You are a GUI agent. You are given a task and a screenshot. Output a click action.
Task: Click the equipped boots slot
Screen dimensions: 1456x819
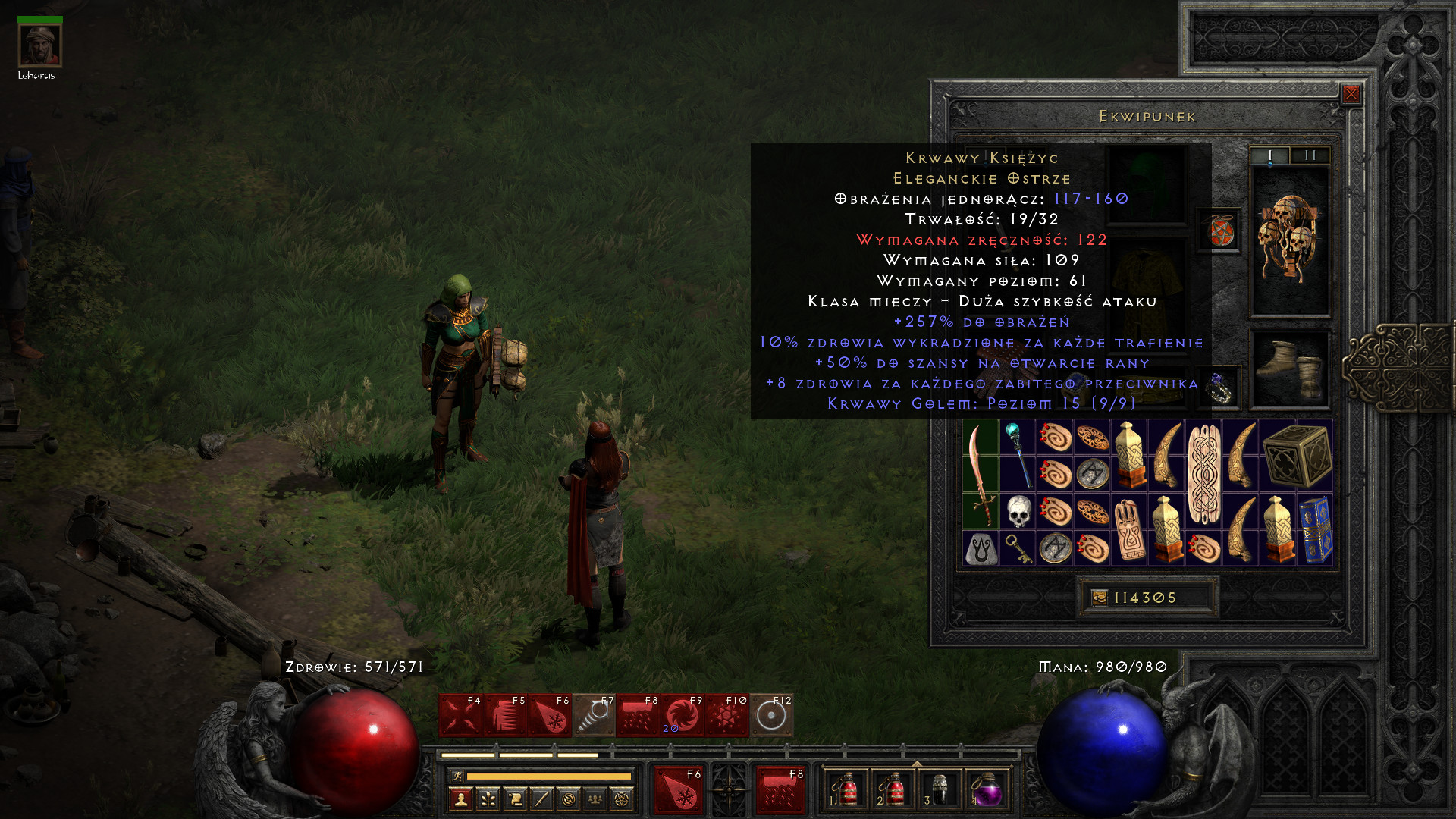1289,369
